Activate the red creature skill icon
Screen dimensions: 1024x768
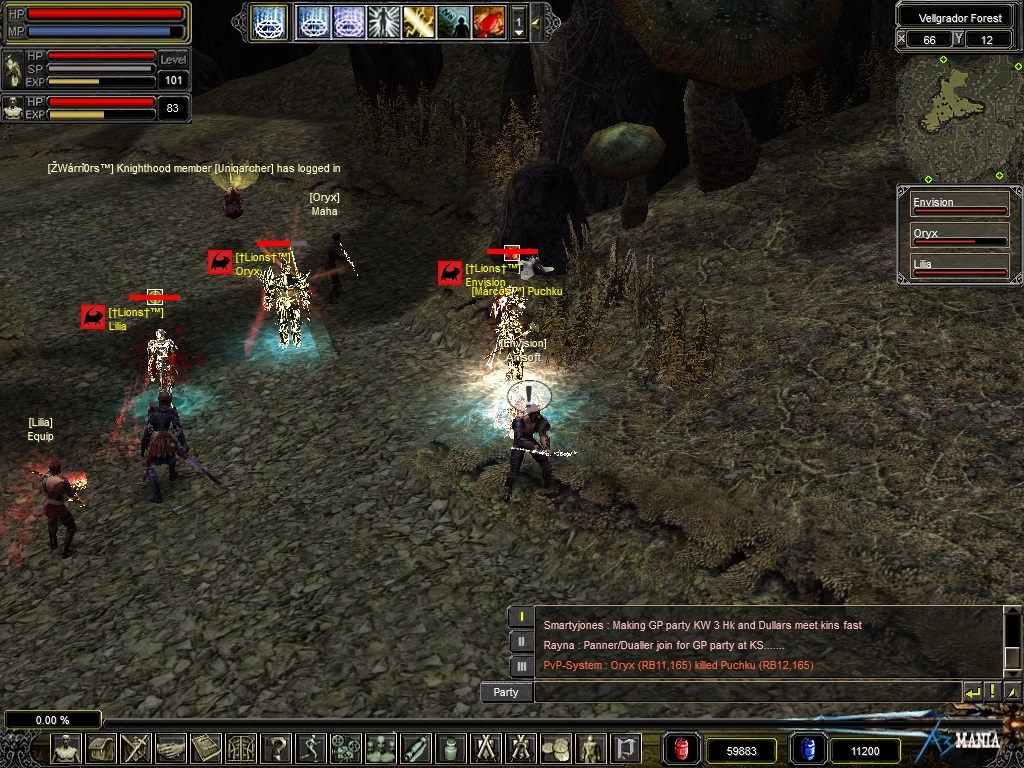pos(489,21)
